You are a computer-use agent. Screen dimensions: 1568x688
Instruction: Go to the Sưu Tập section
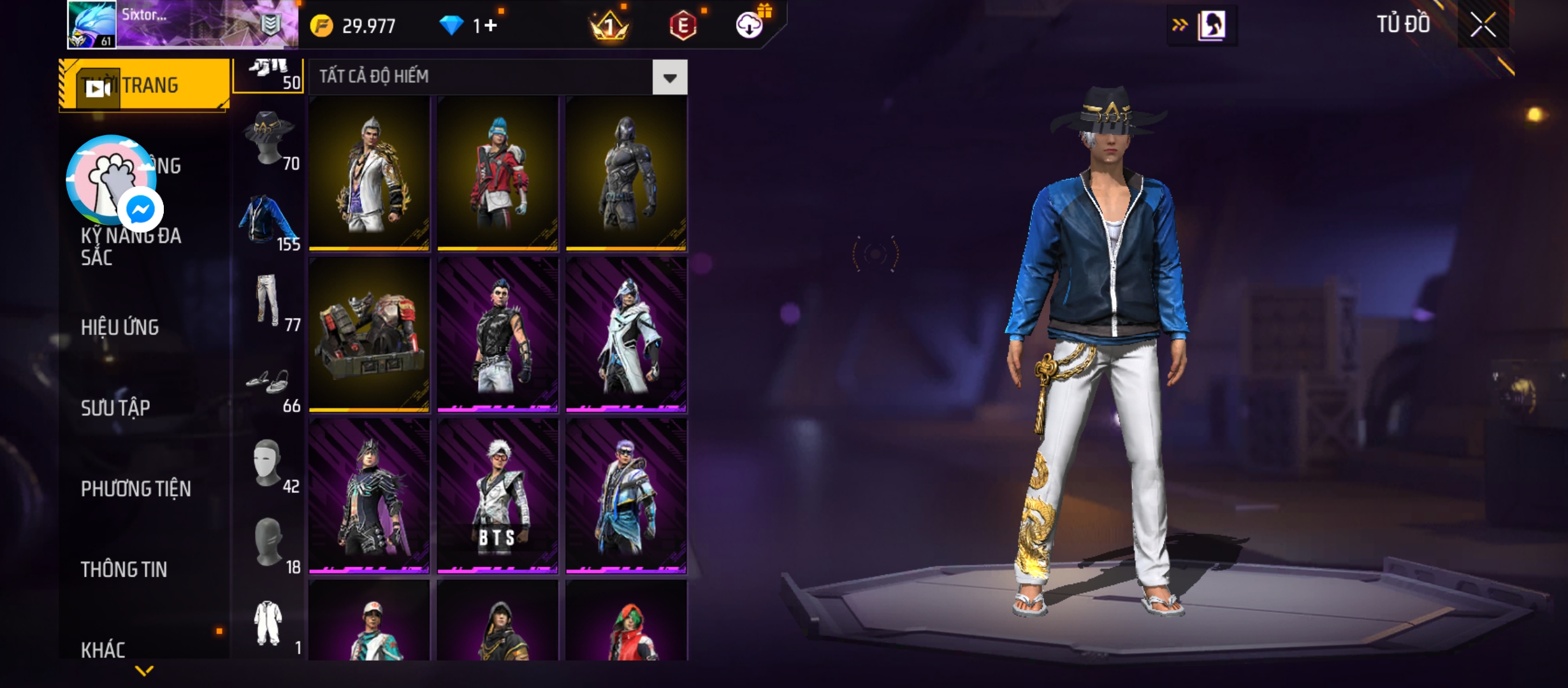point(115,408)
